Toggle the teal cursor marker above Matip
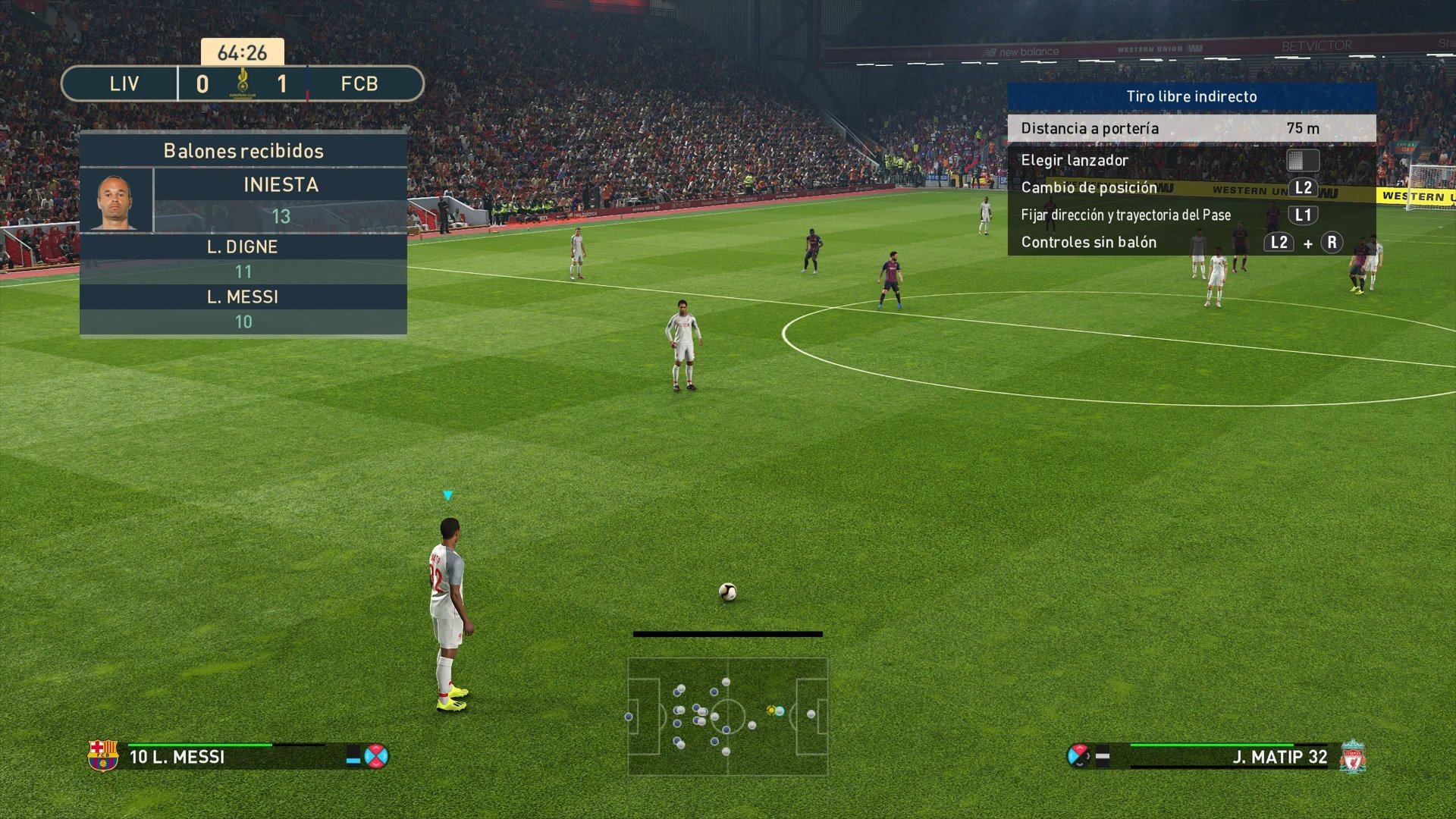The image size is (1456, 819). tap(447, 494)
